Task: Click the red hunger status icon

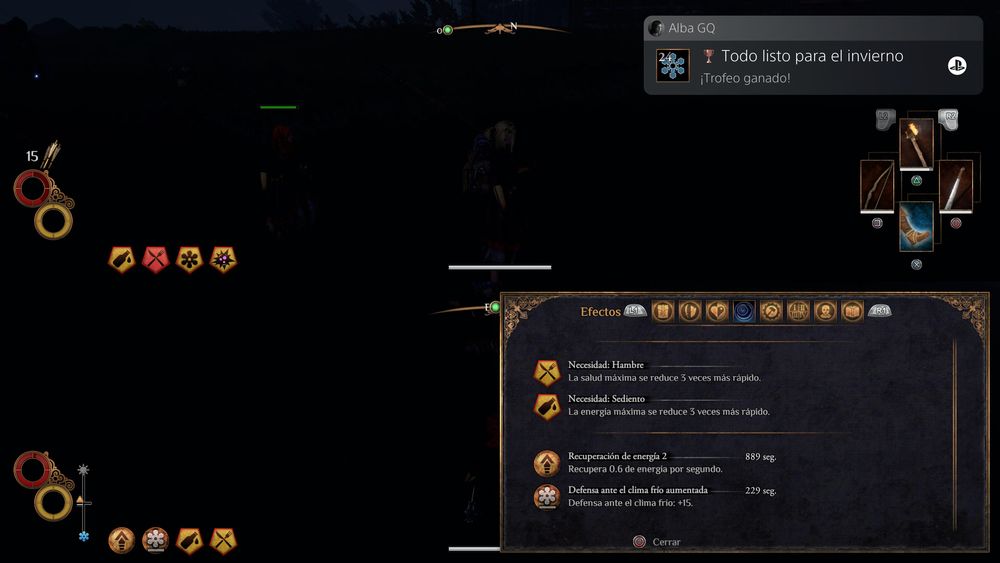Action: [155, 259]
